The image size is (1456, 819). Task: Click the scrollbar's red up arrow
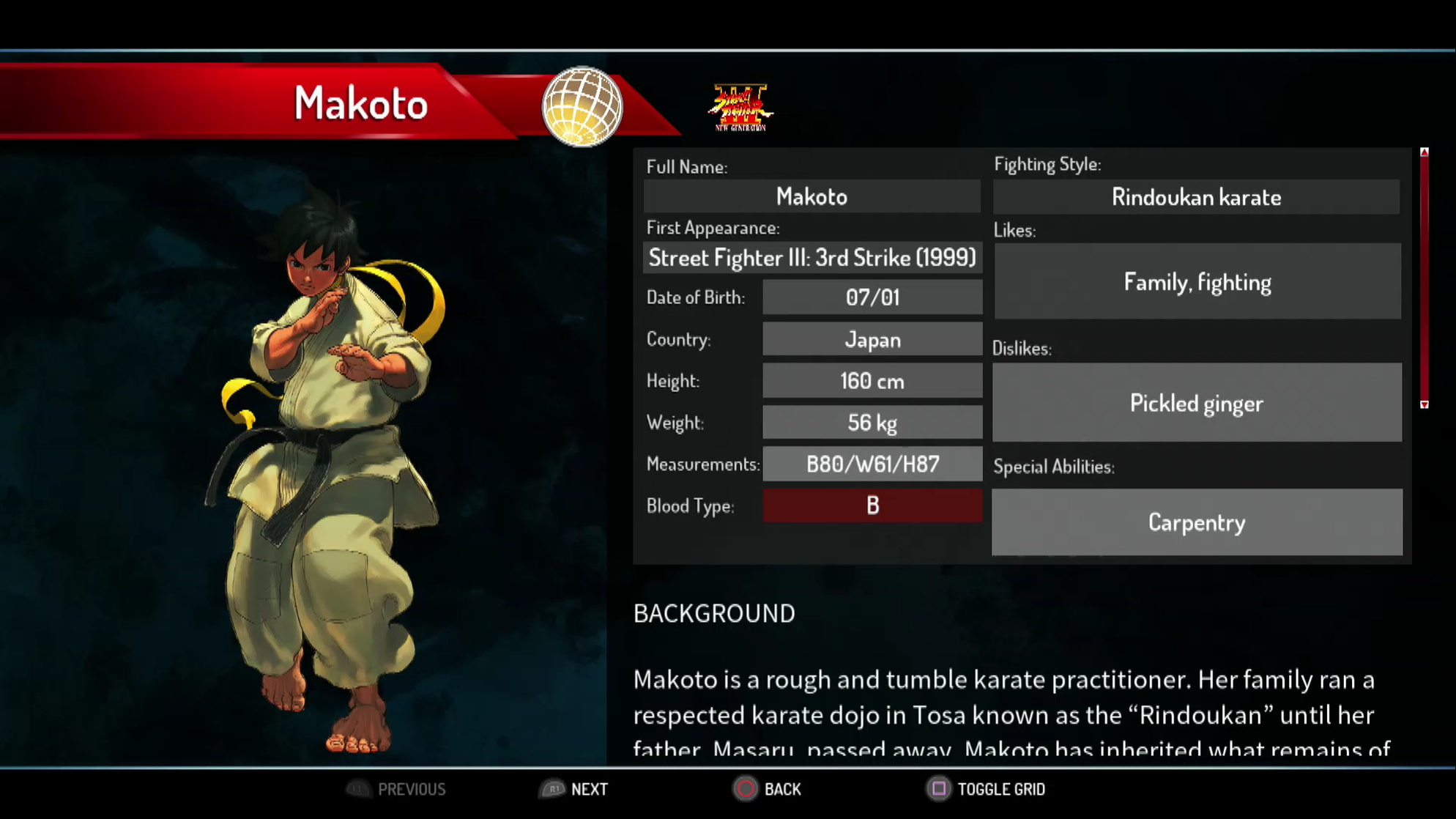coord(1424,152)
